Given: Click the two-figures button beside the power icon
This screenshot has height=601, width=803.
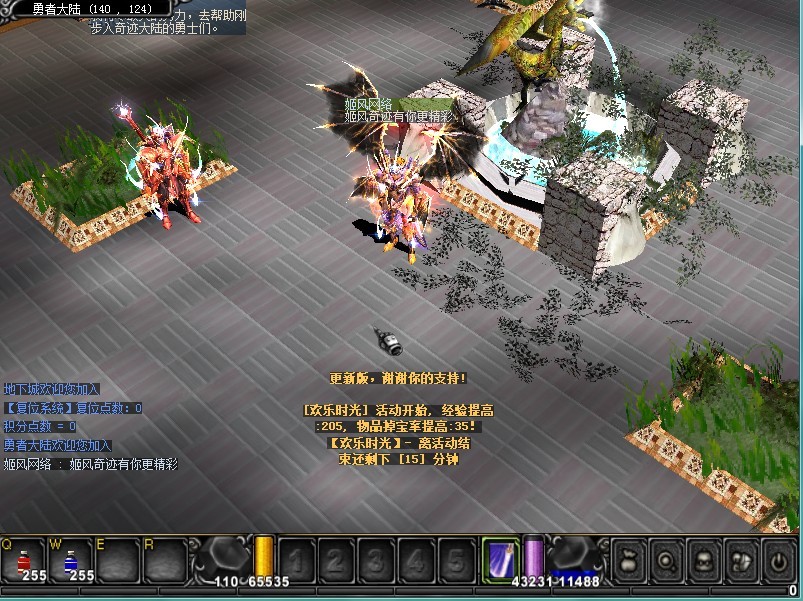Looking at the screenshot, I should click(x=740, y=557).
